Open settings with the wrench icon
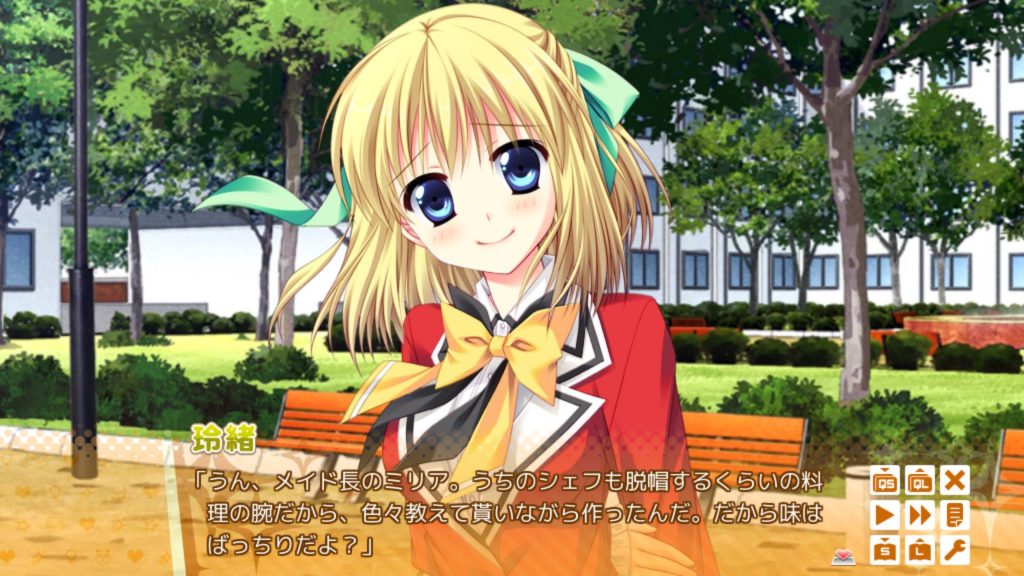Image resolution: width=1024 pixels, height=576 pixels. tap(956, 550)
